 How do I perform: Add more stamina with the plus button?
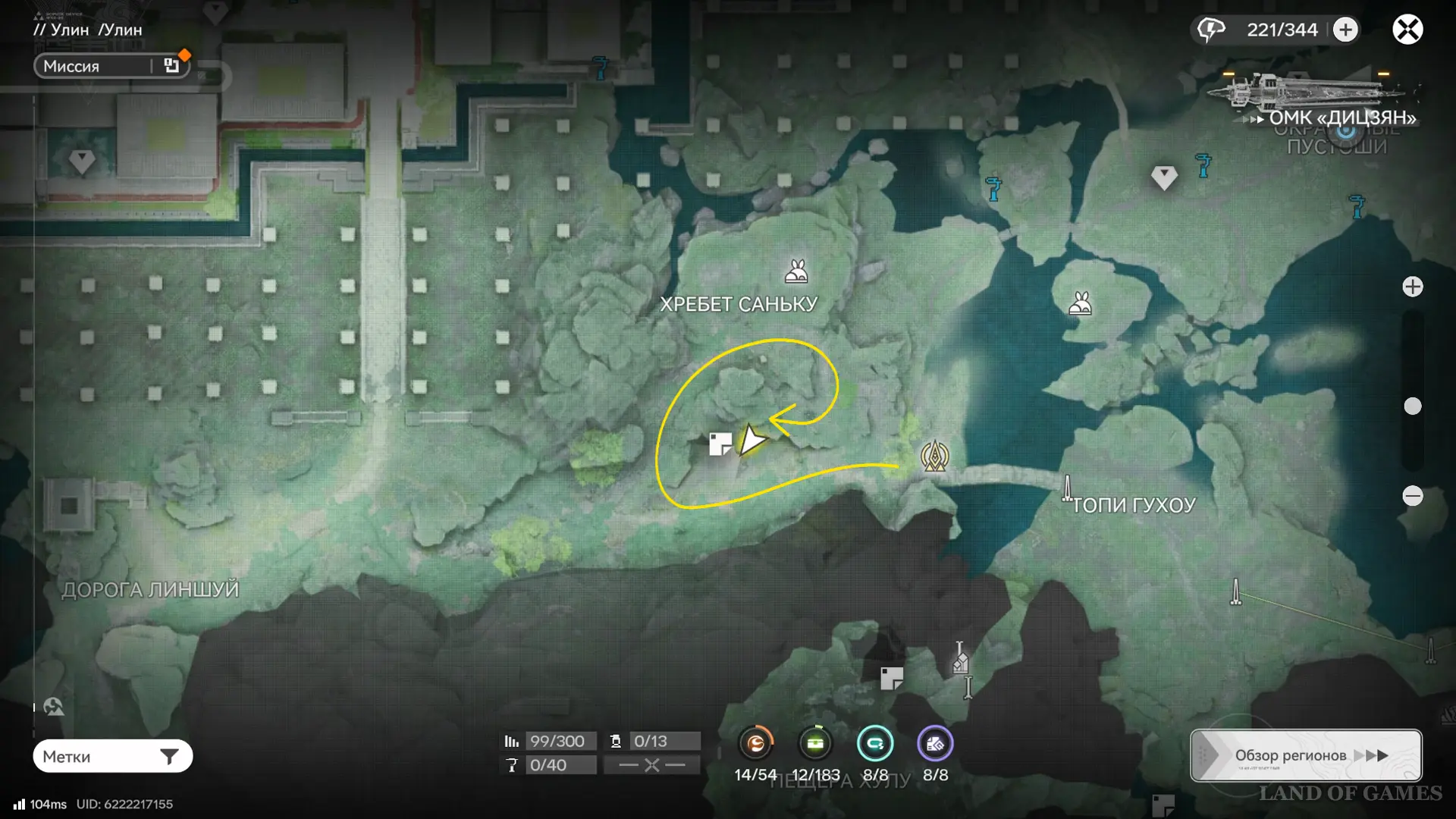pos(1345,30)
